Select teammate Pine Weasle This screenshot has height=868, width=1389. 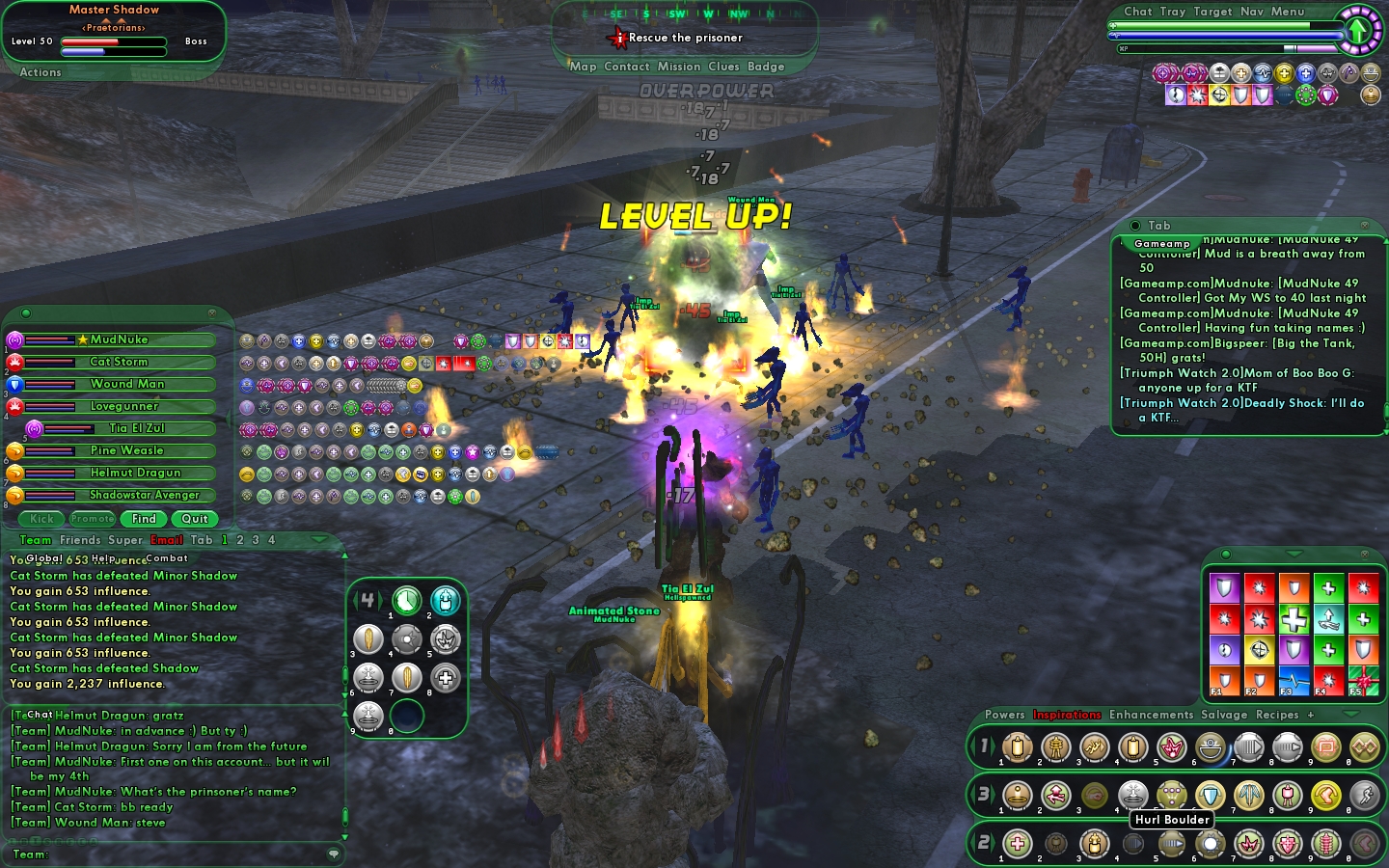(126, 450)
